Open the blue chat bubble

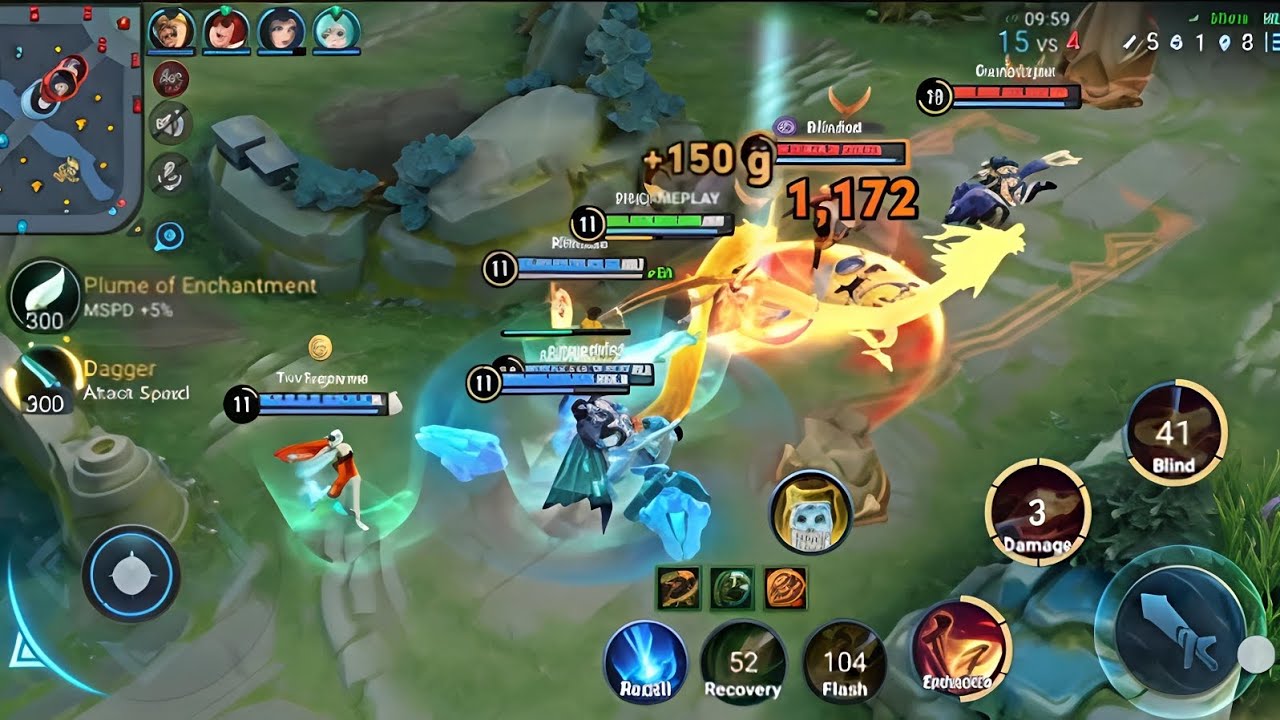coord(169,236)
